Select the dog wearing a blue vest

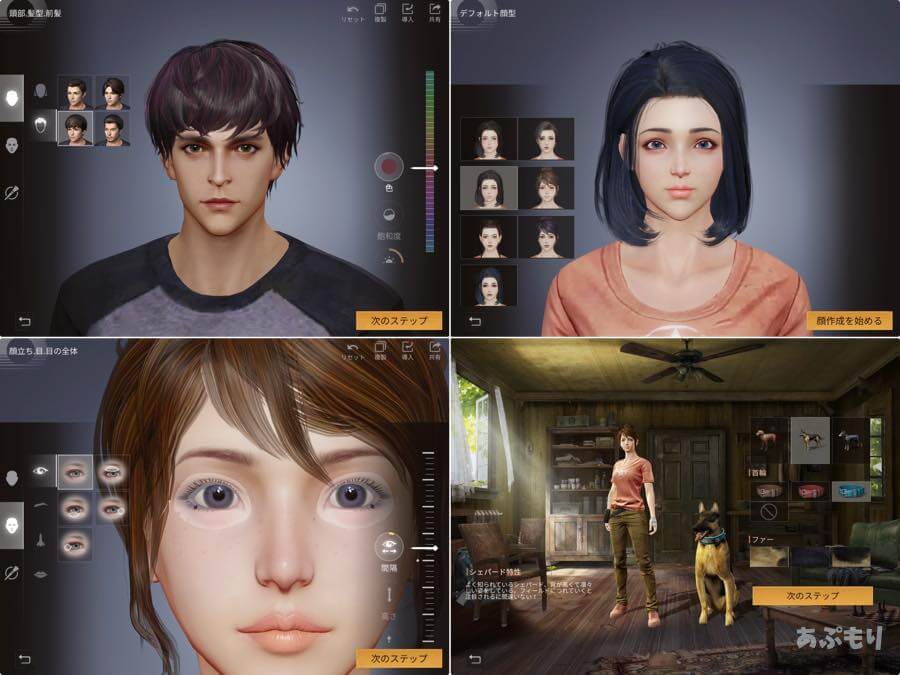coord(851,438)
